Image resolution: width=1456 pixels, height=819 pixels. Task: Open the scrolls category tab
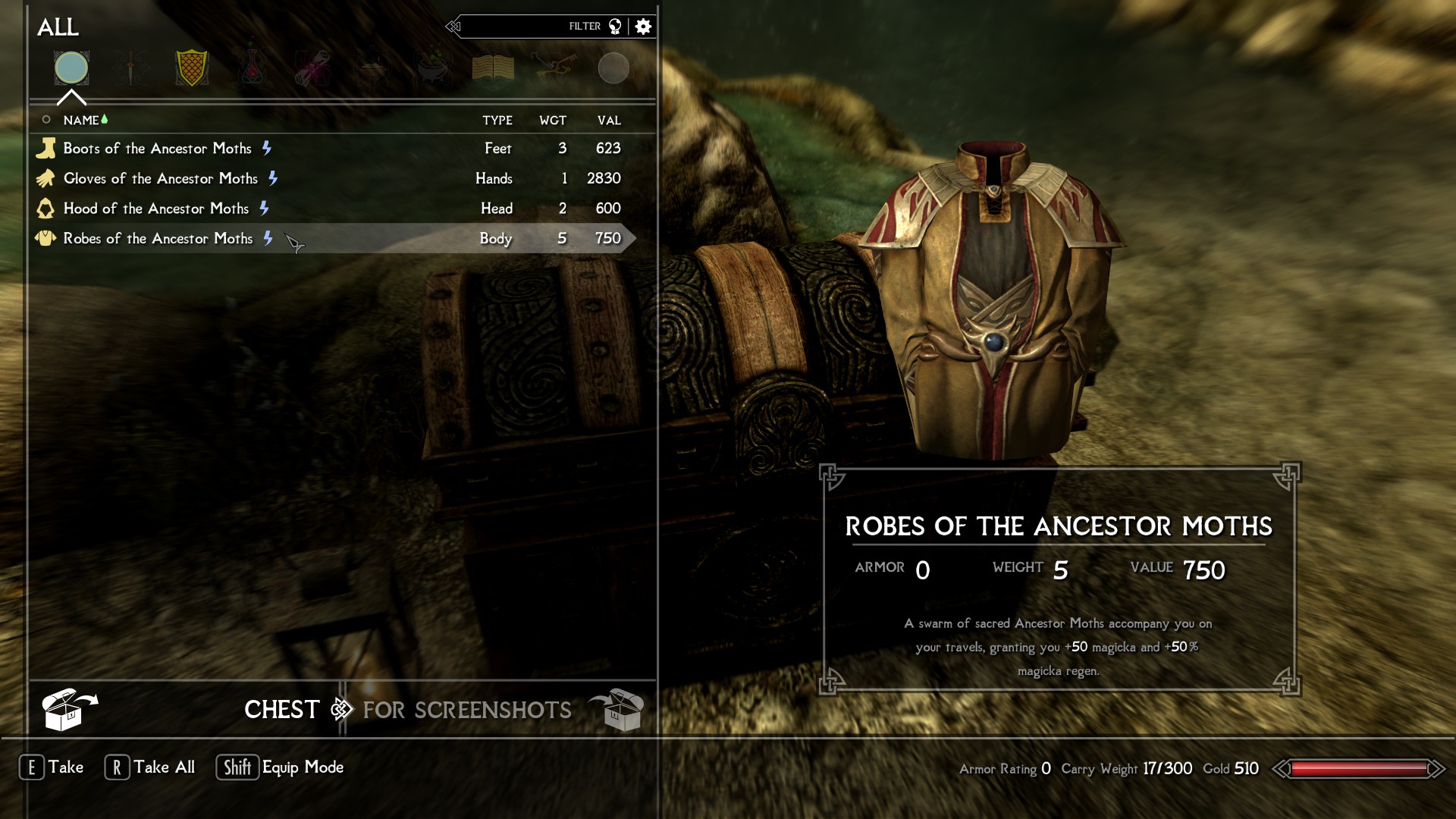[x=312, y=69]
